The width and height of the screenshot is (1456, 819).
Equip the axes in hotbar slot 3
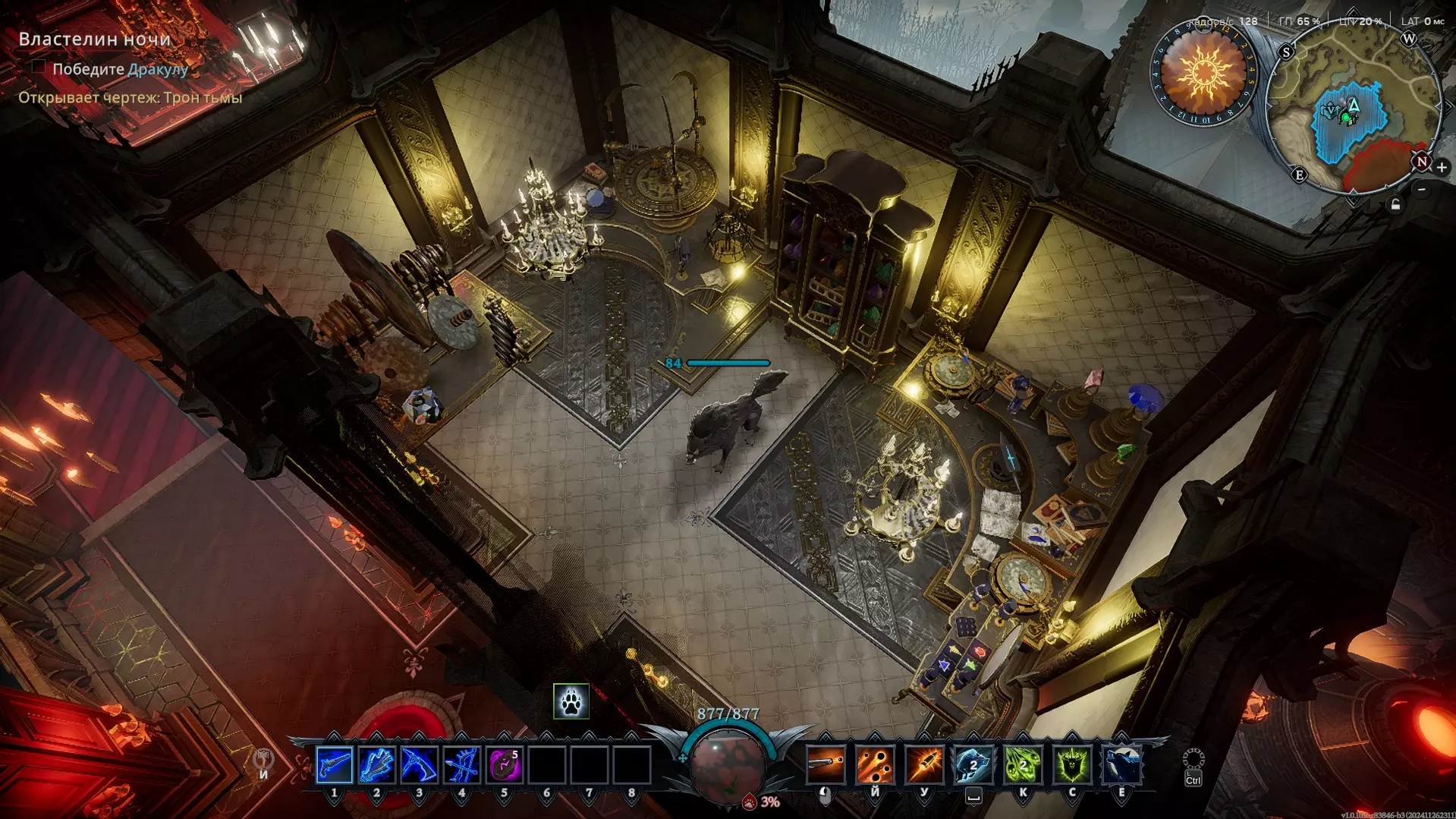pyautogui.click(x=419, y=764)
